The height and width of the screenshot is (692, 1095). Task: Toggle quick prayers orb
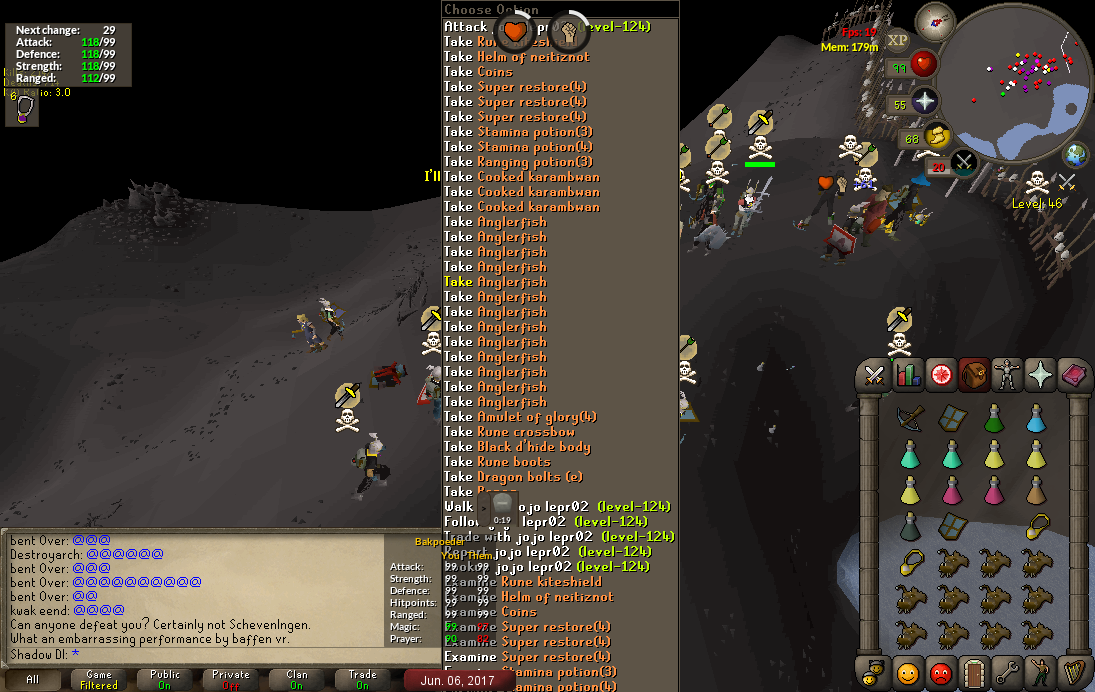924,102
